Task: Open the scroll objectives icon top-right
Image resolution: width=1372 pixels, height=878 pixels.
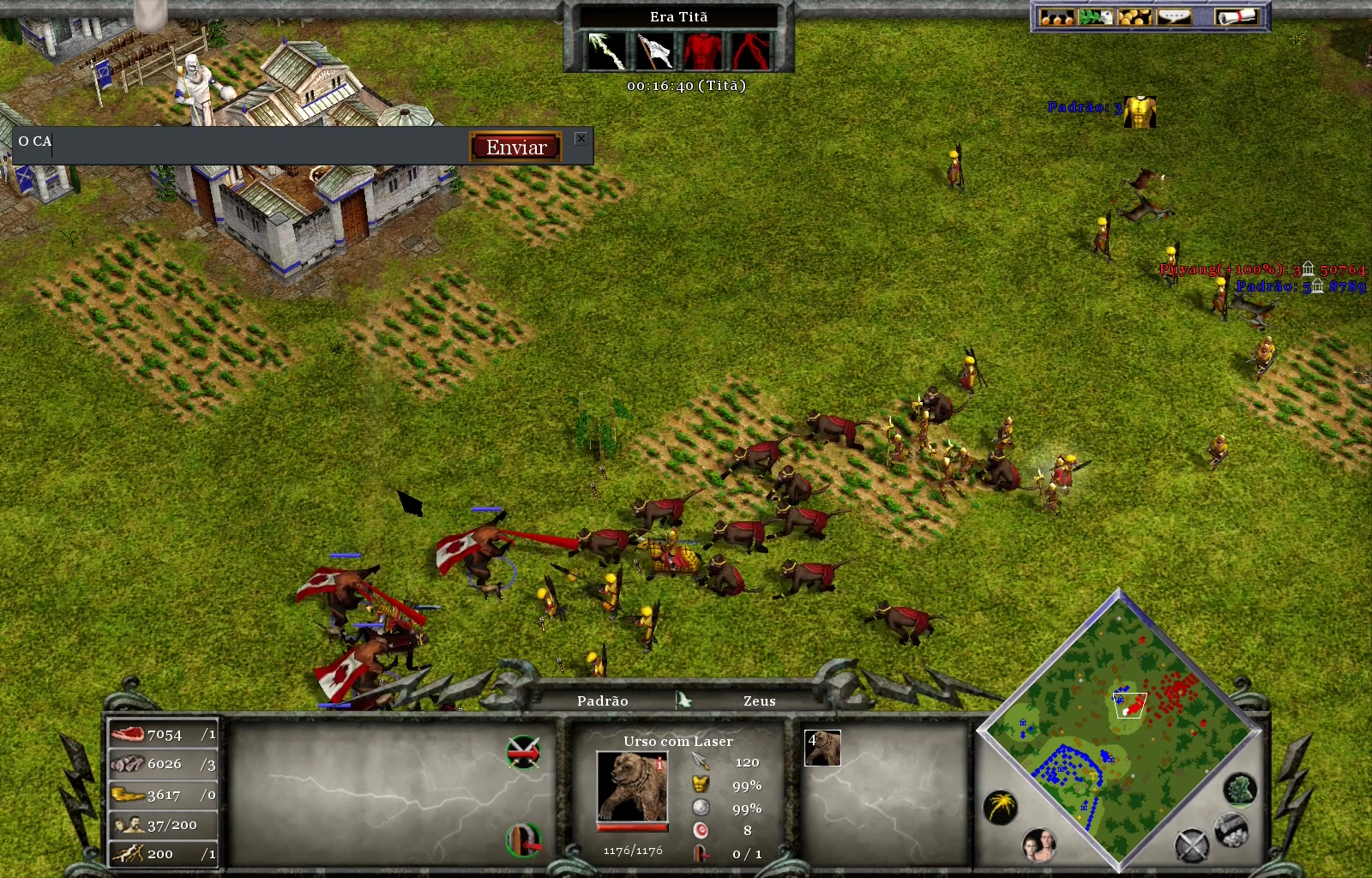Action: (x=1236, y=17)
